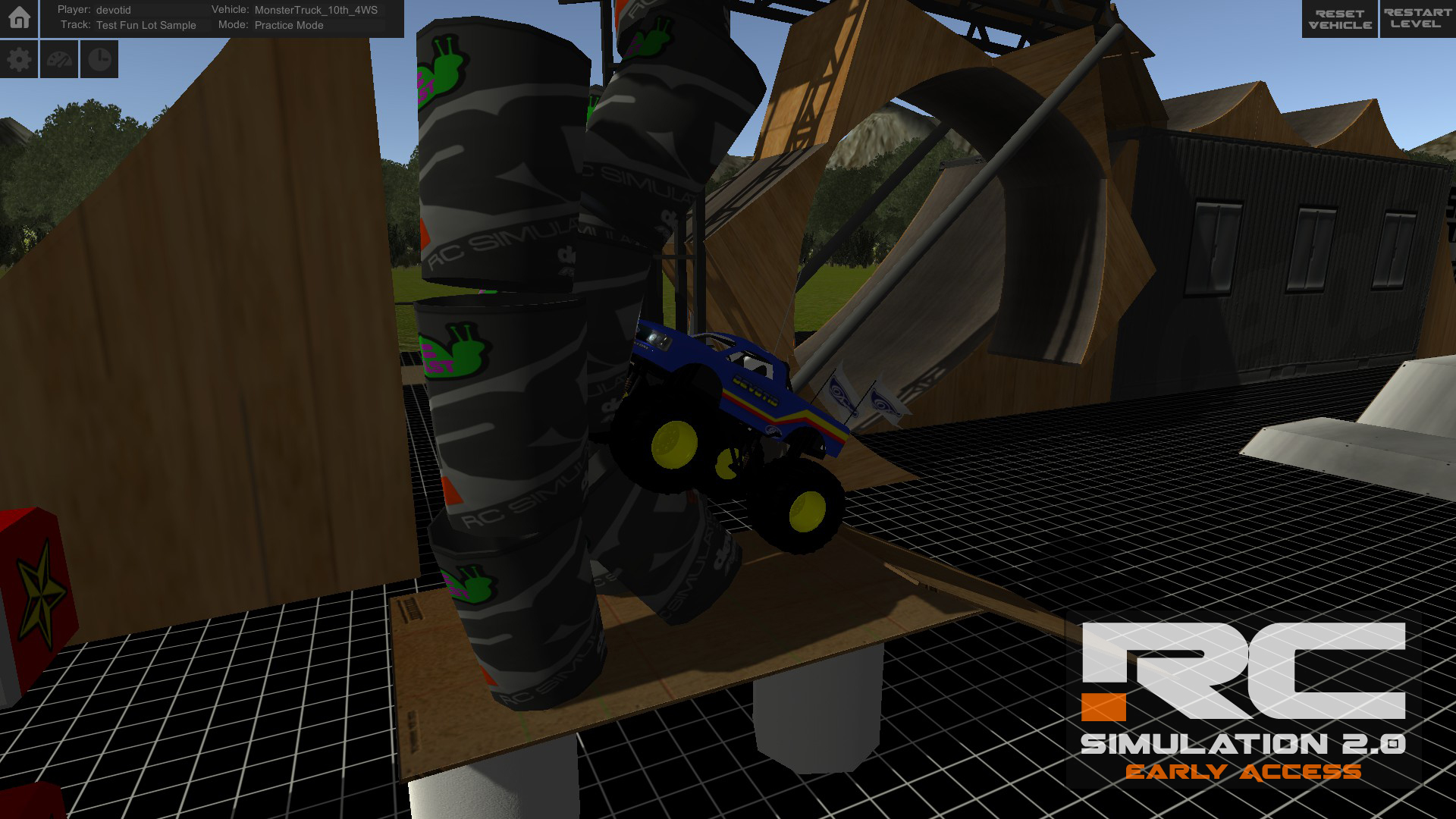The height and width of the screenshot is (819, 1456).
Task: Open the Vehicle selector showing MonsterTruck_10th_4WS
Action: tap(315, 11)
